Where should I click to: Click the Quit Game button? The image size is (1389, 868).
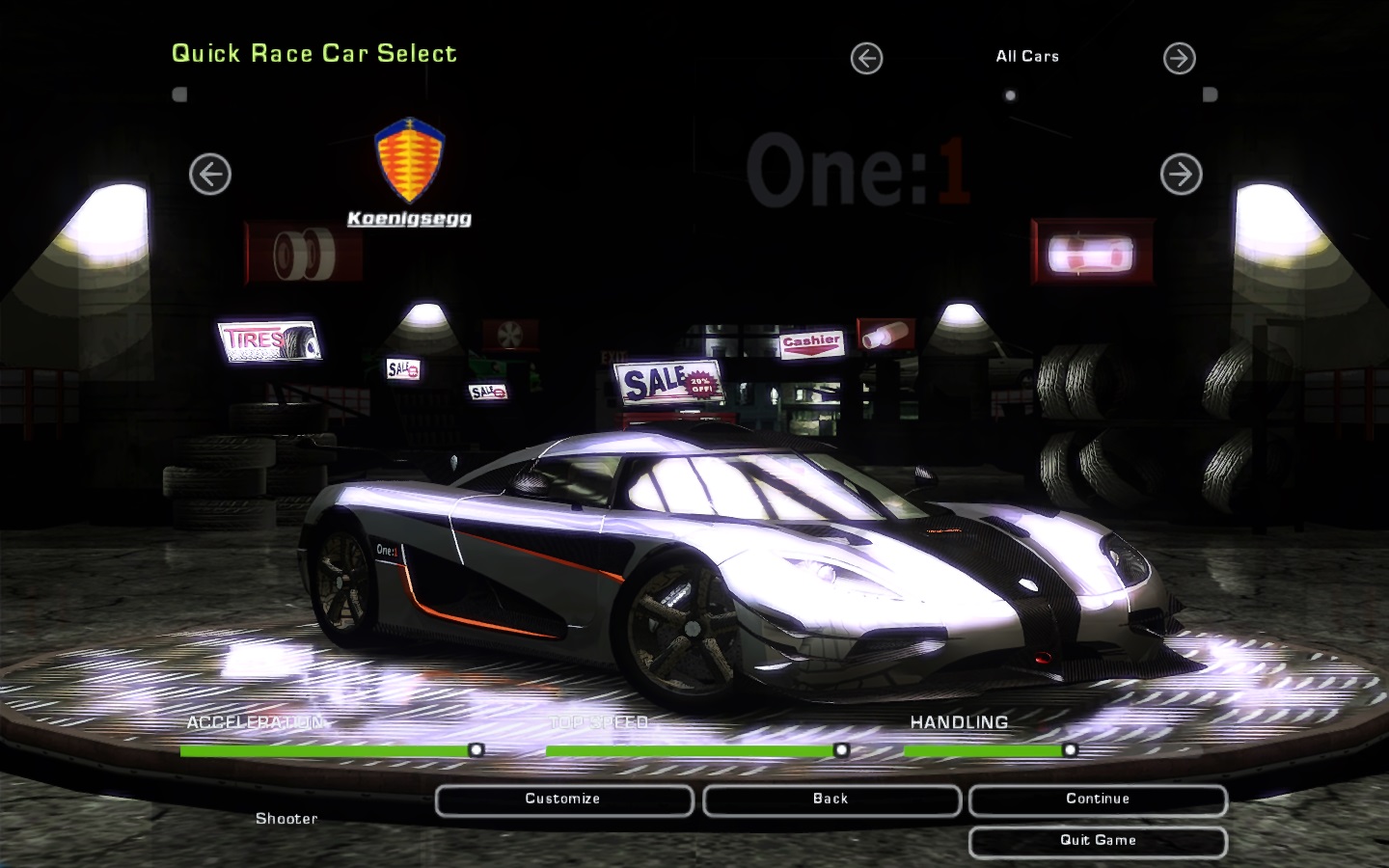(x=1098, y=841)
